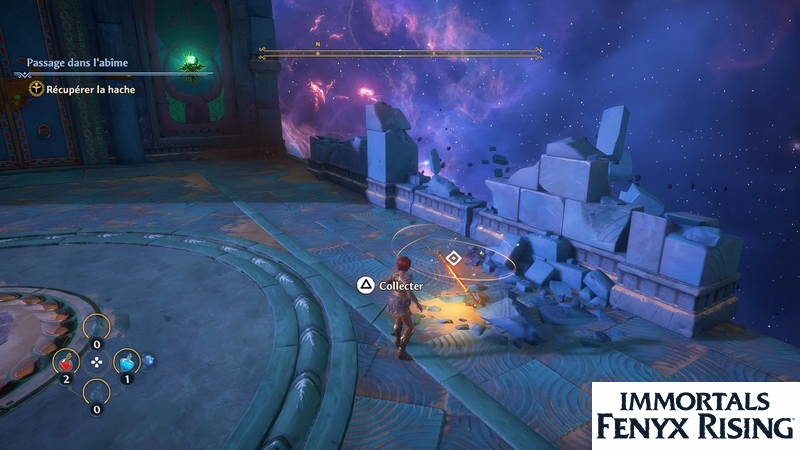
Task: Click the diamond interaction marker over the axe
Action: (453, 258)
